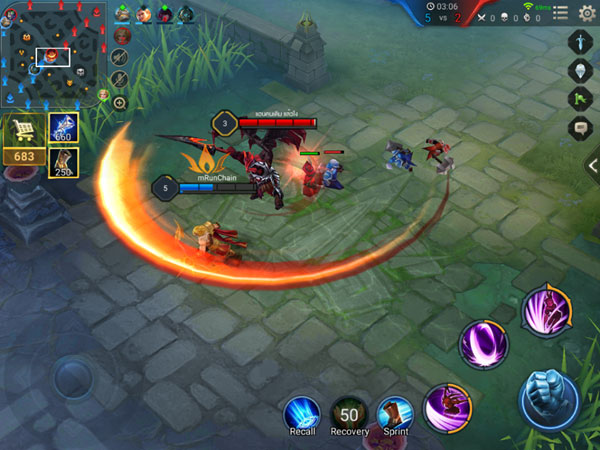Viewport: 600px width, 450px height.
Task: Cast the purple vortex orb skill
Action: [483, 345]
